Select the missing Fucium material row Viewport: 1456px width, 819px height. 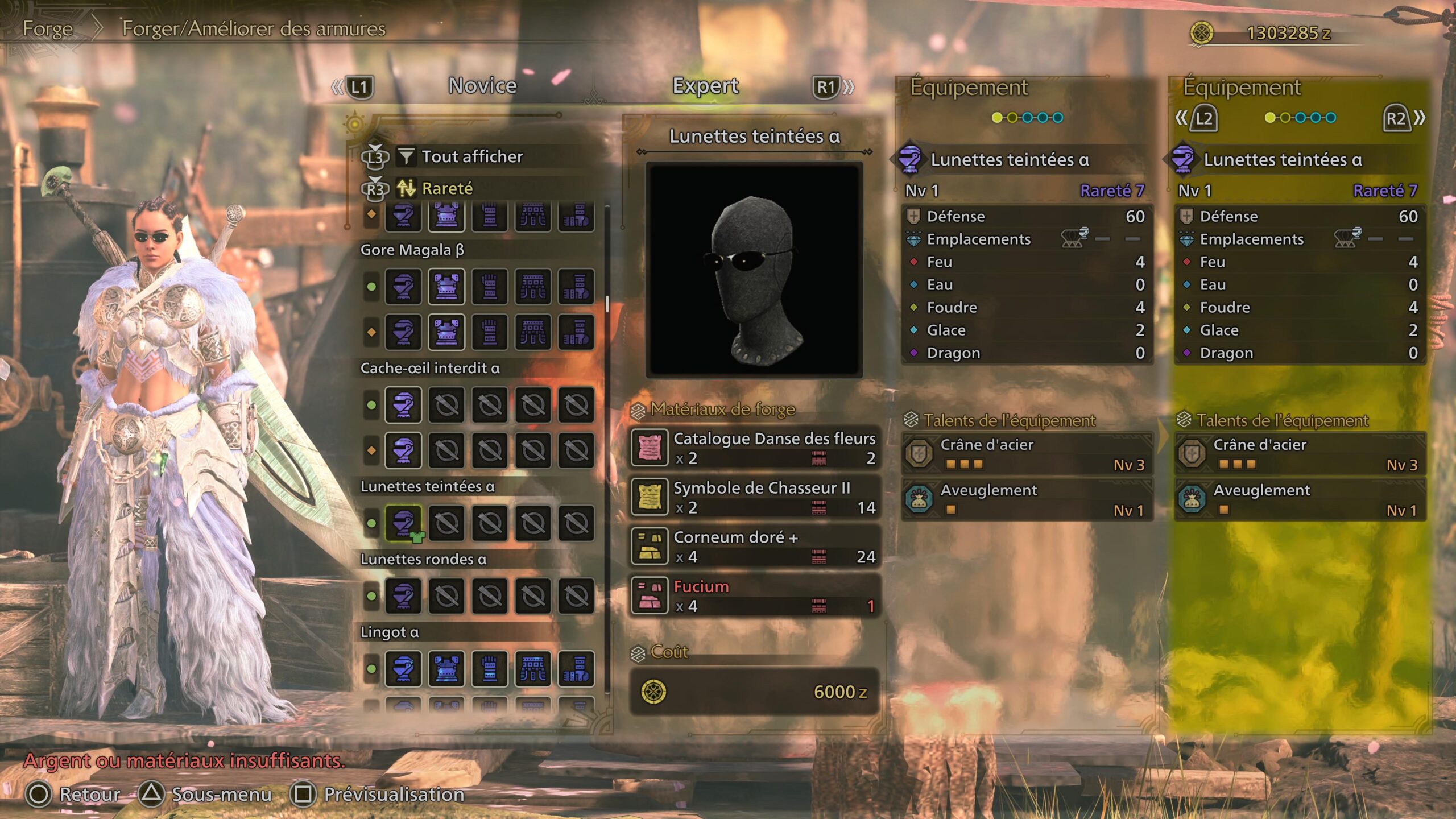click(x=755, y=595)
